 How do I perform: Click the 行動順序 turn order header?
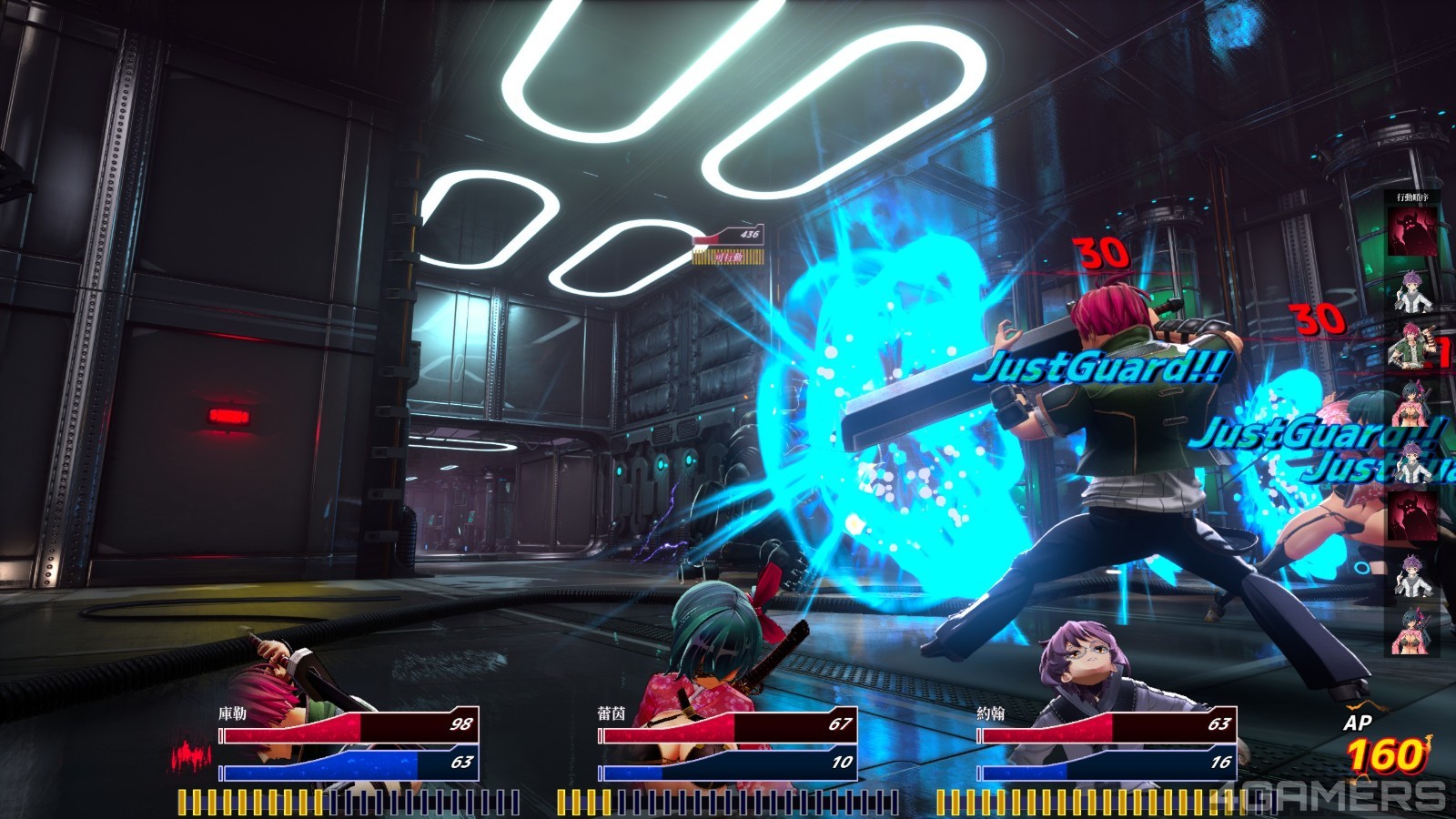pos(1412,197)
